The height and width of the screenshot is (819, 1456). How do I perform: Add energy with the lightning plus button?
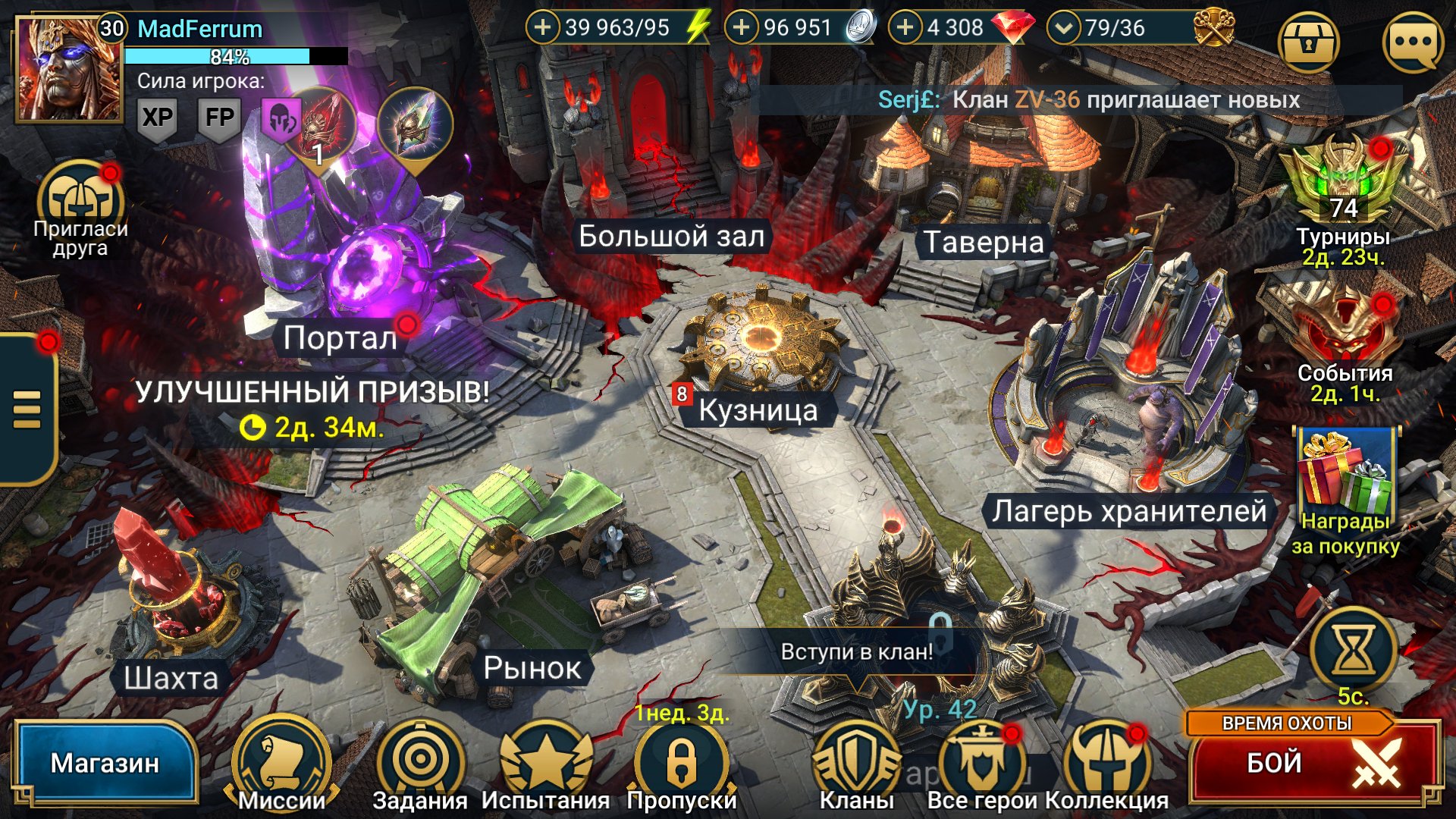pyautogui.click(x=543, y=28)
